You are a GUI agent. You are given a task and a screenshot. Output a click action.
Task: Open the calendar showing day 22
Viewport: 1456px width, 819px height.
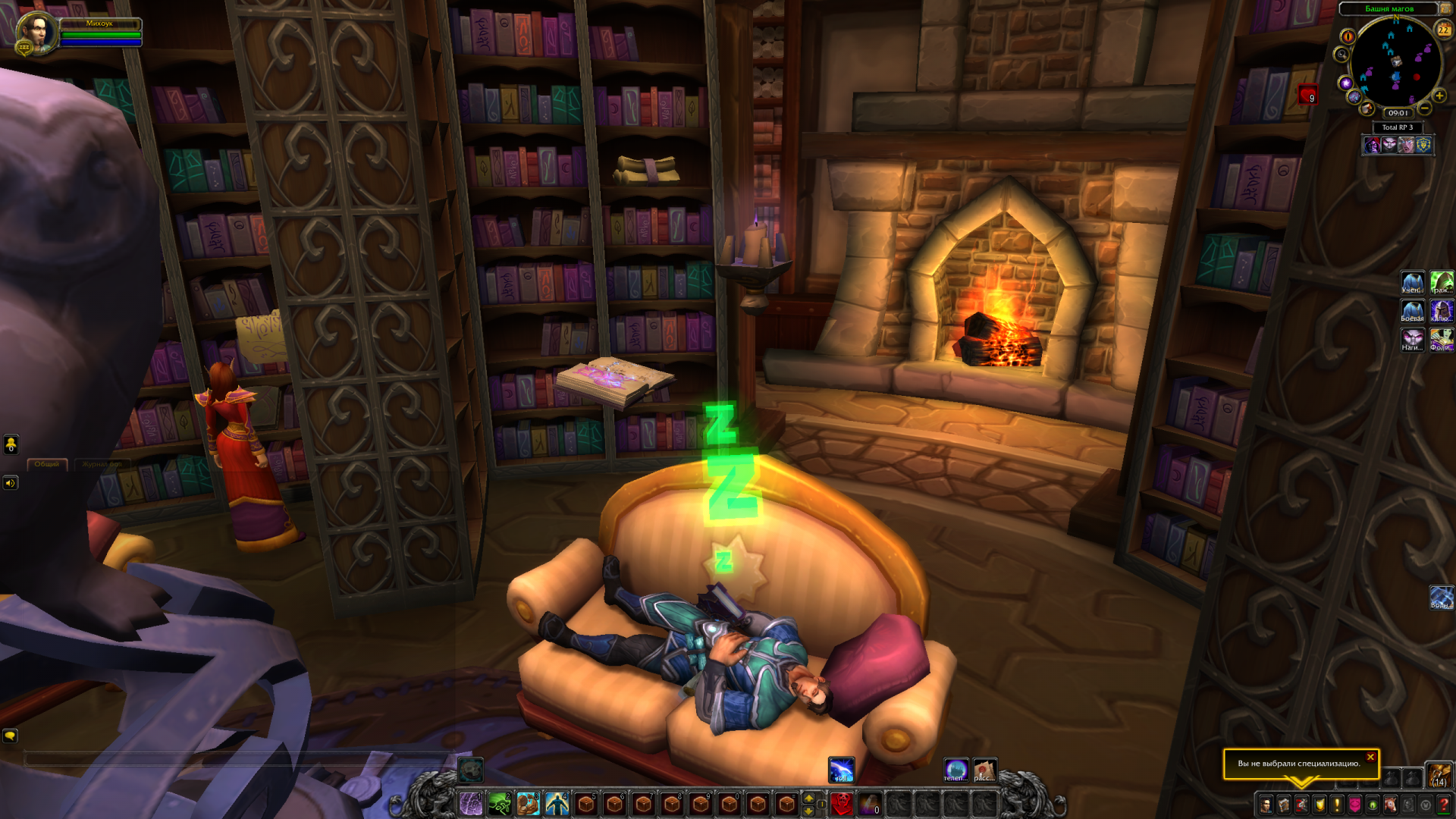tap(1444, 30)
